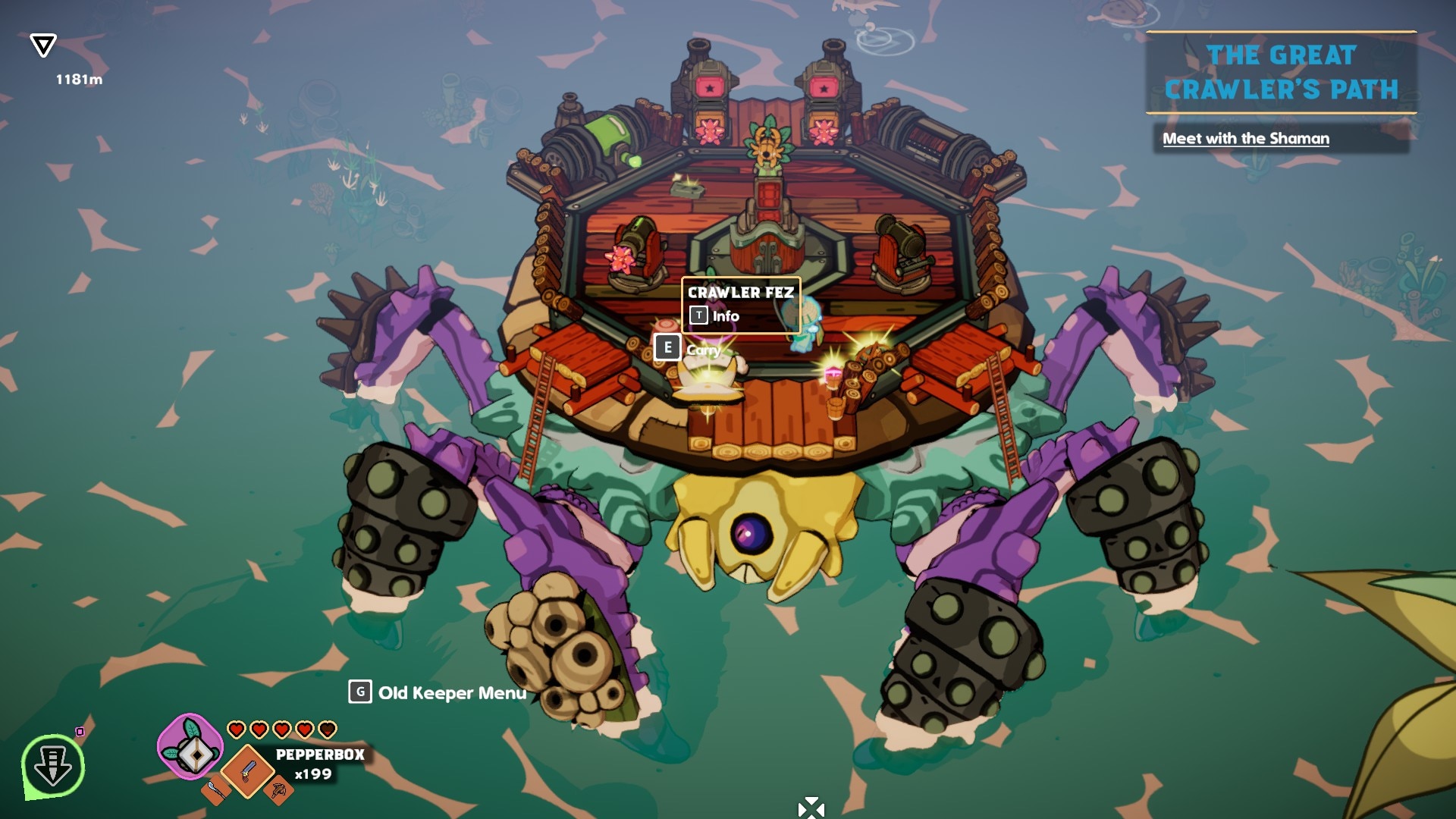This screenshot has height=819, width=1456.
Task: Select the Pepperbox pistol weapon slot
Action: point(247,771)
